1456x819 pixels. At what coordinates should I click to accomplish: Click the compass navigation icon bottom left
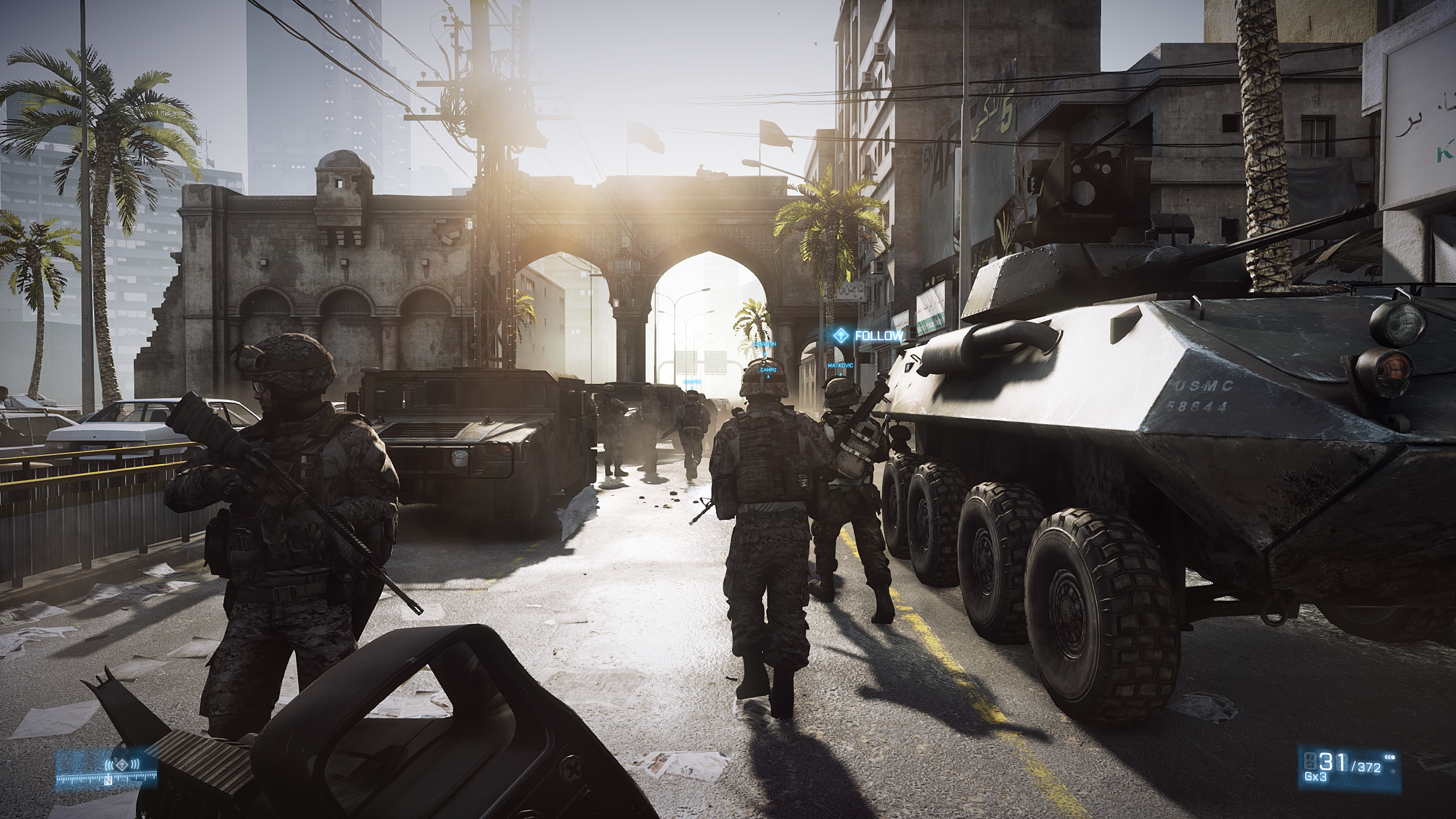pos(122,766)
